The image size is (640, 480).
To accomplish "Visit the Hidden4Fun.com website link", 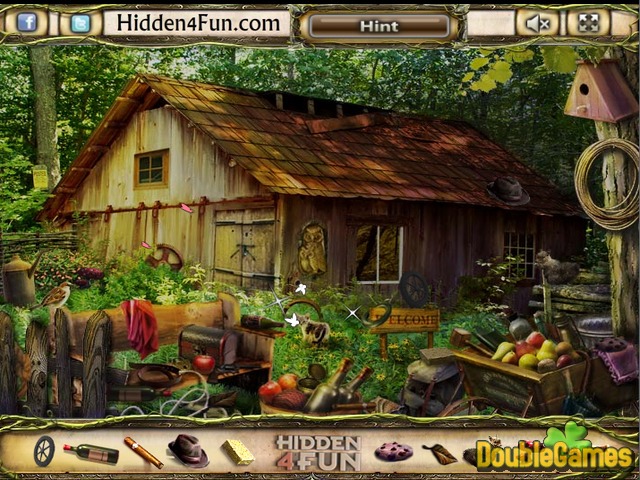I will (198, 22).
